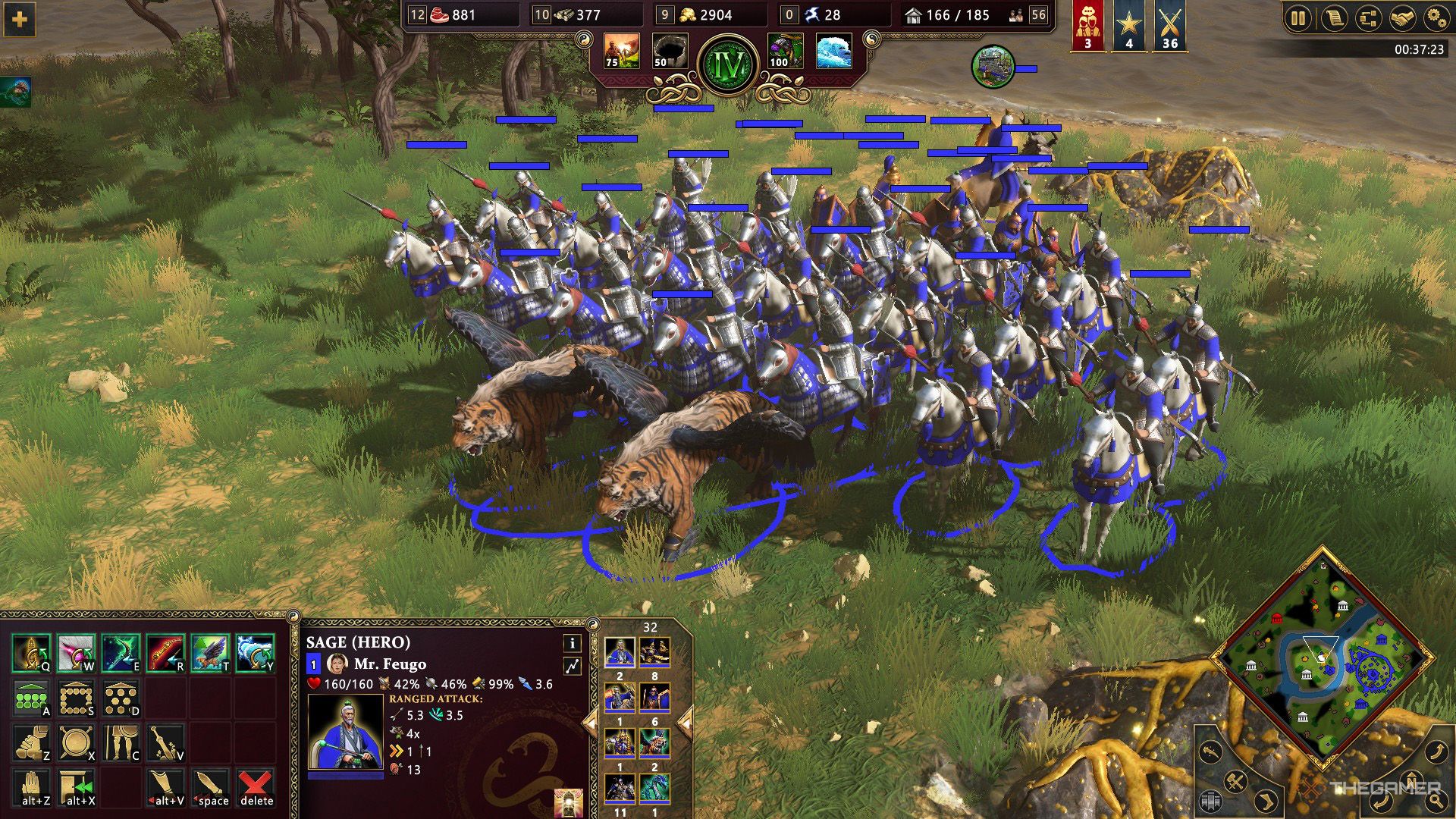Click the hero info 'i' button
The width and height of the screenshot is (1456, 819).
[572, 644]
